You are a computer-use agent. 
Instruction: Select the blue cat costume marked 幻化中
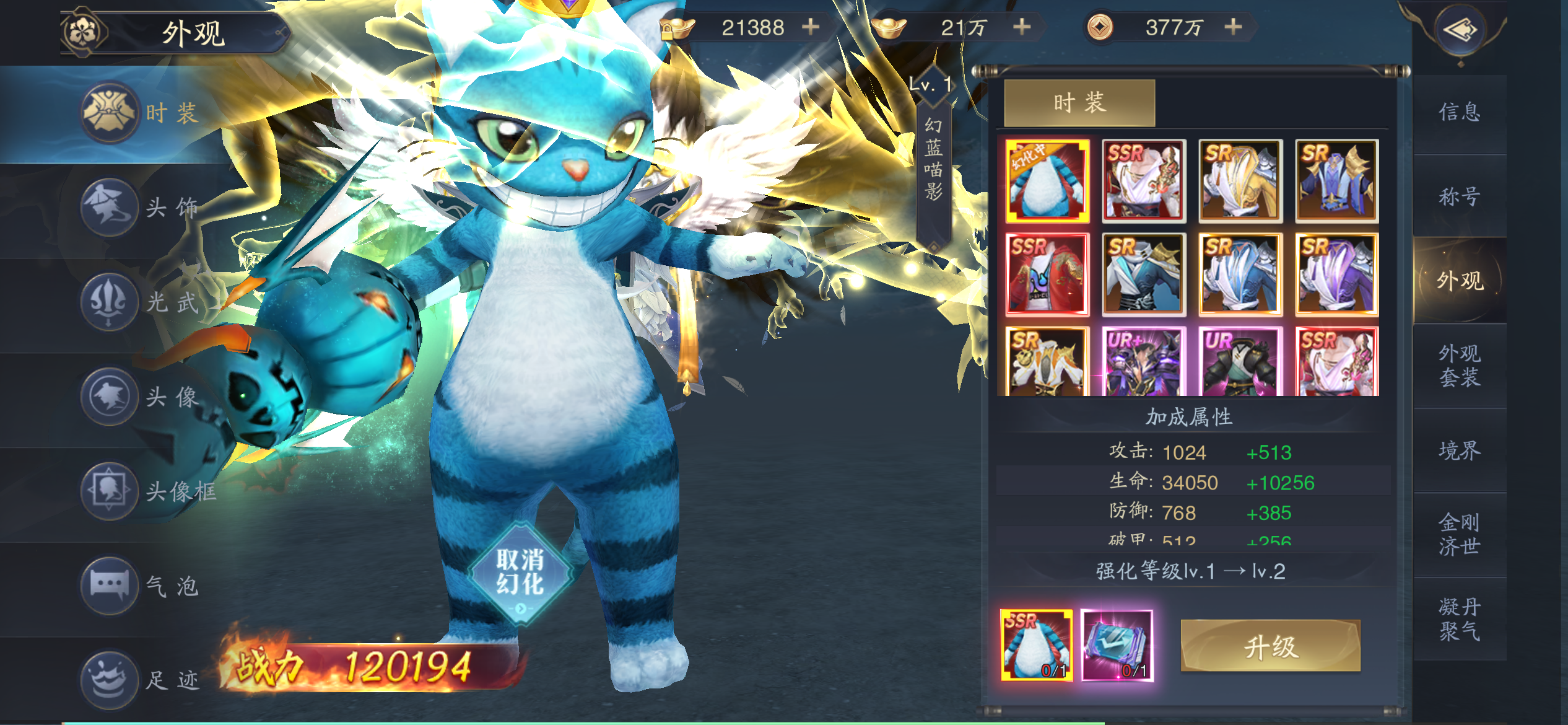(x=1047, y=181)
